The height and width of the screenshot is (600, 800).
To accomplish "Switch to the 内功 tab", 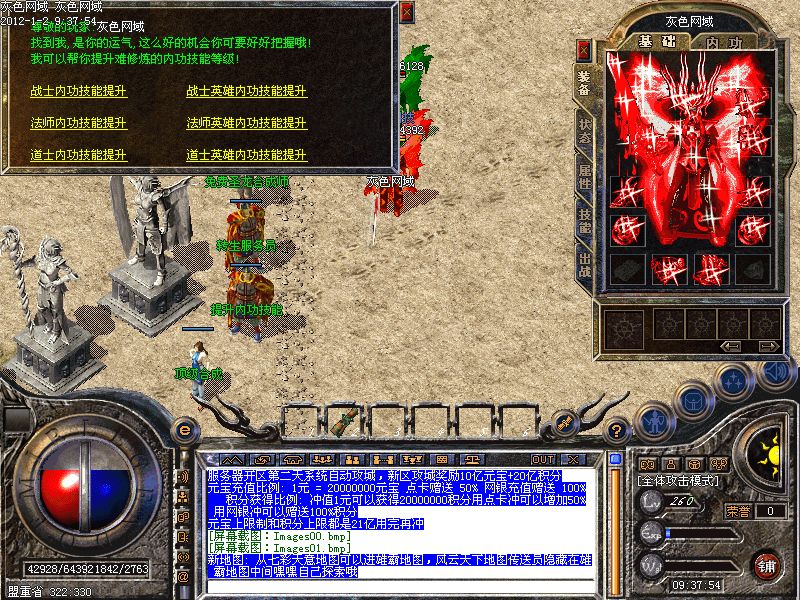I will (x=722, y=42).
